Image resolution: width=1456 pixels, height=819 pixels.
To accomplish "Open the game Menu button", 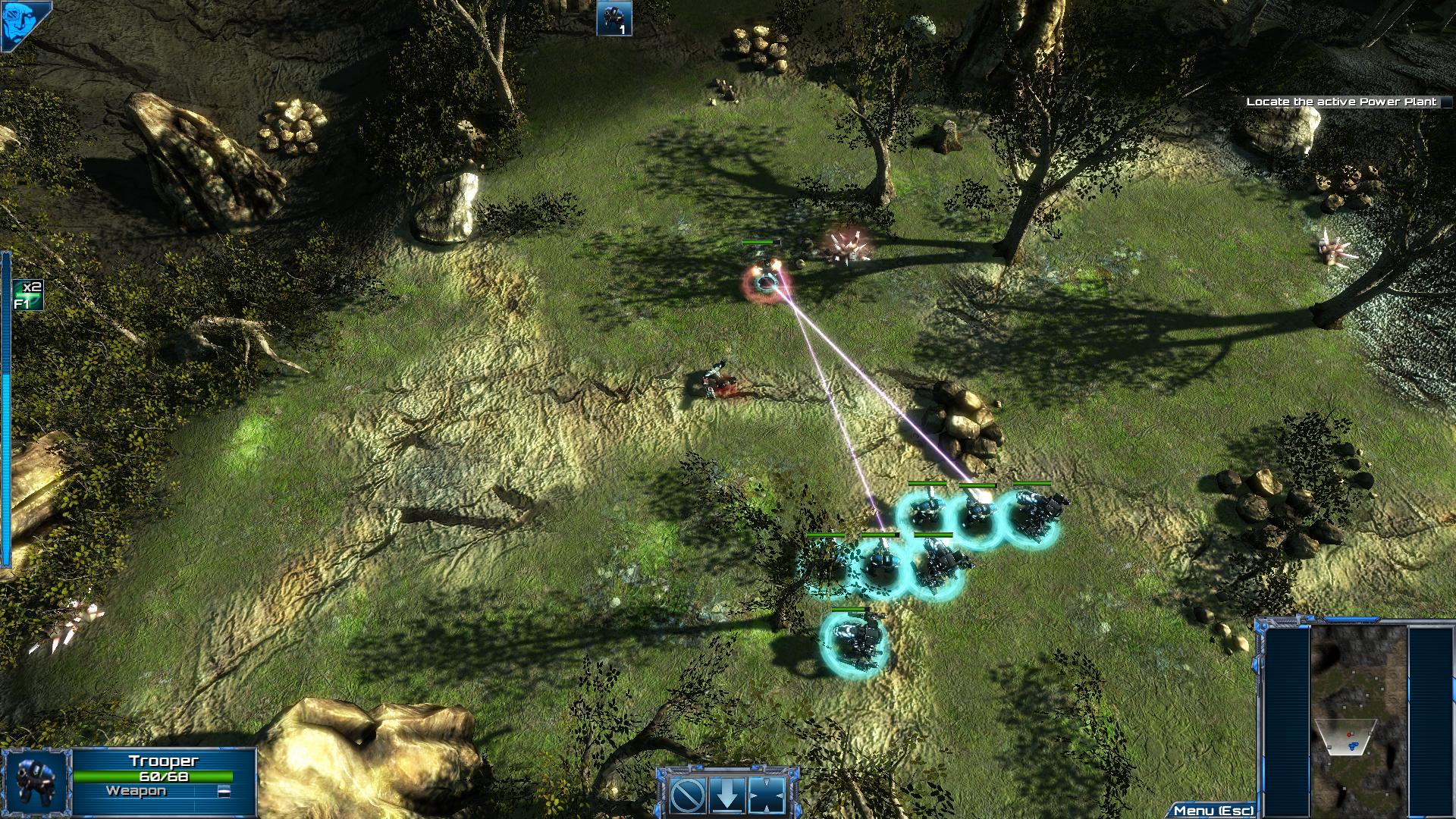I will [x=1213, y=811].
